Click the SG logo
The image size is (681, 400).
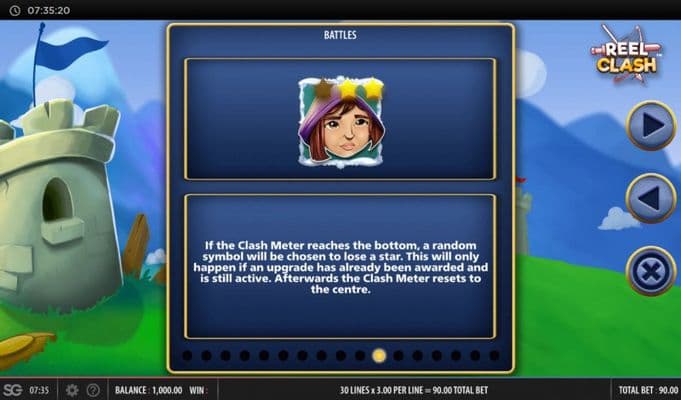coord(12,390)
